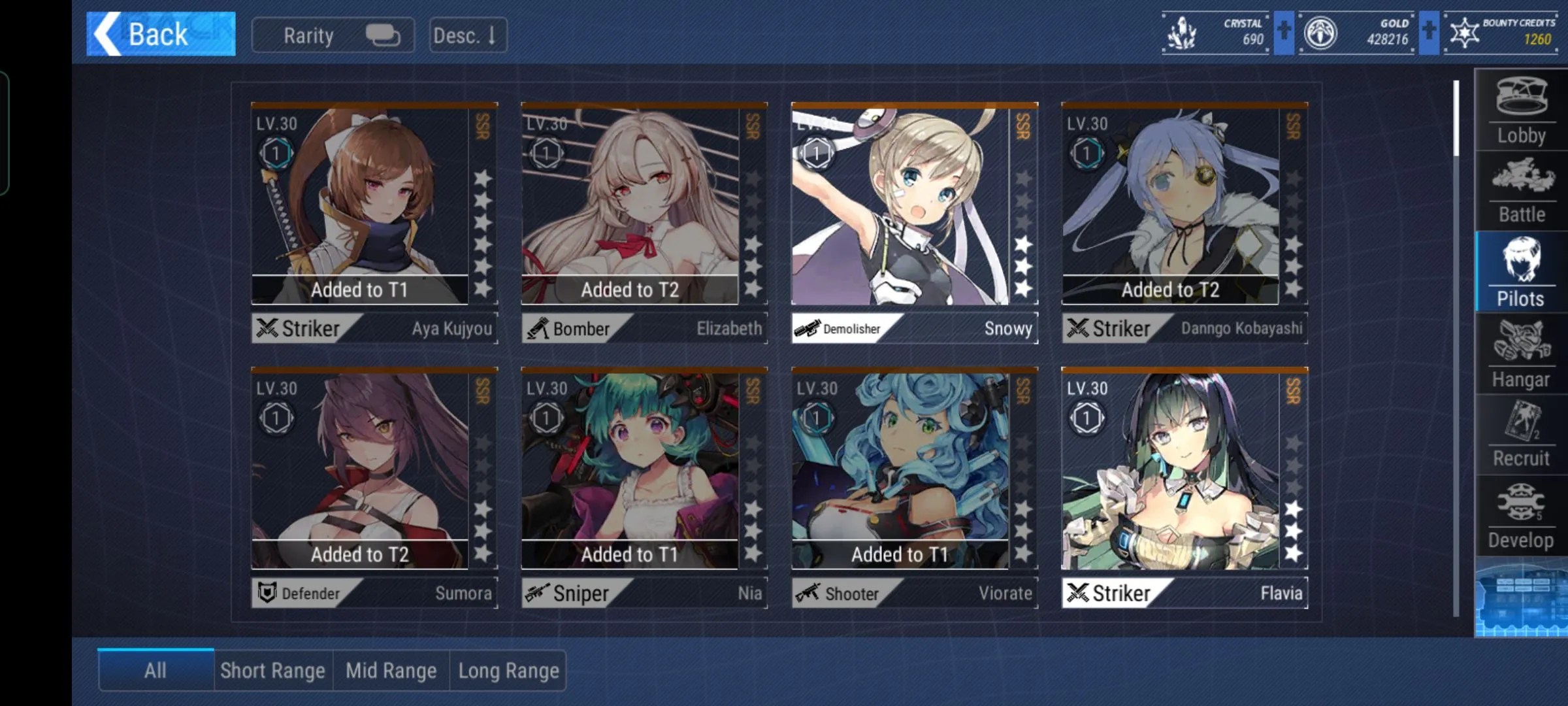1568x706 pixels.
Task: Add more Crystal with the plus button
Action: [x=1284, y=32]
